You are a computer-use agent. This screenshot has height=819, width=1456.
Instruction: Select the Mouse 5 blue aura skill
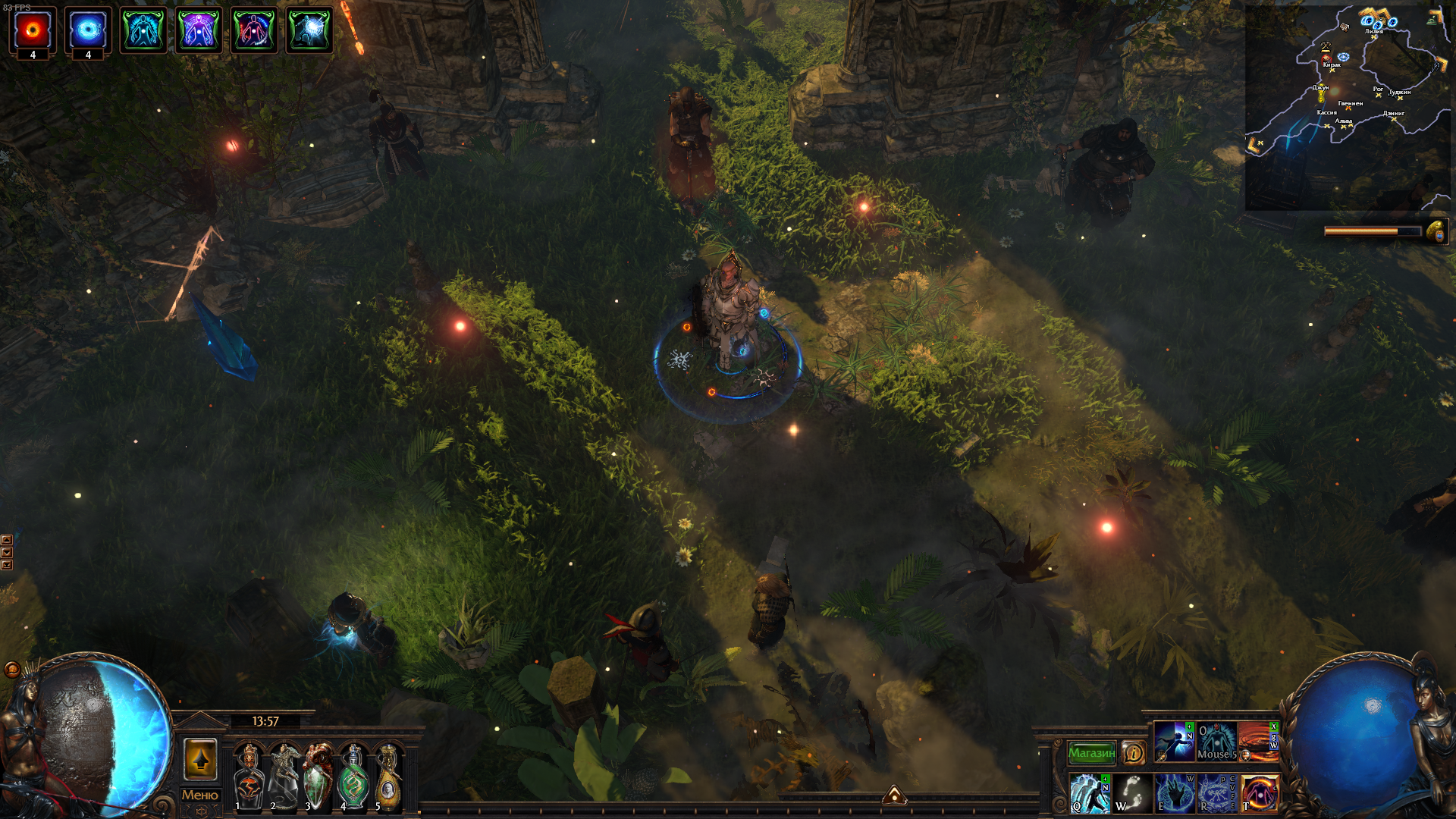1216,742
